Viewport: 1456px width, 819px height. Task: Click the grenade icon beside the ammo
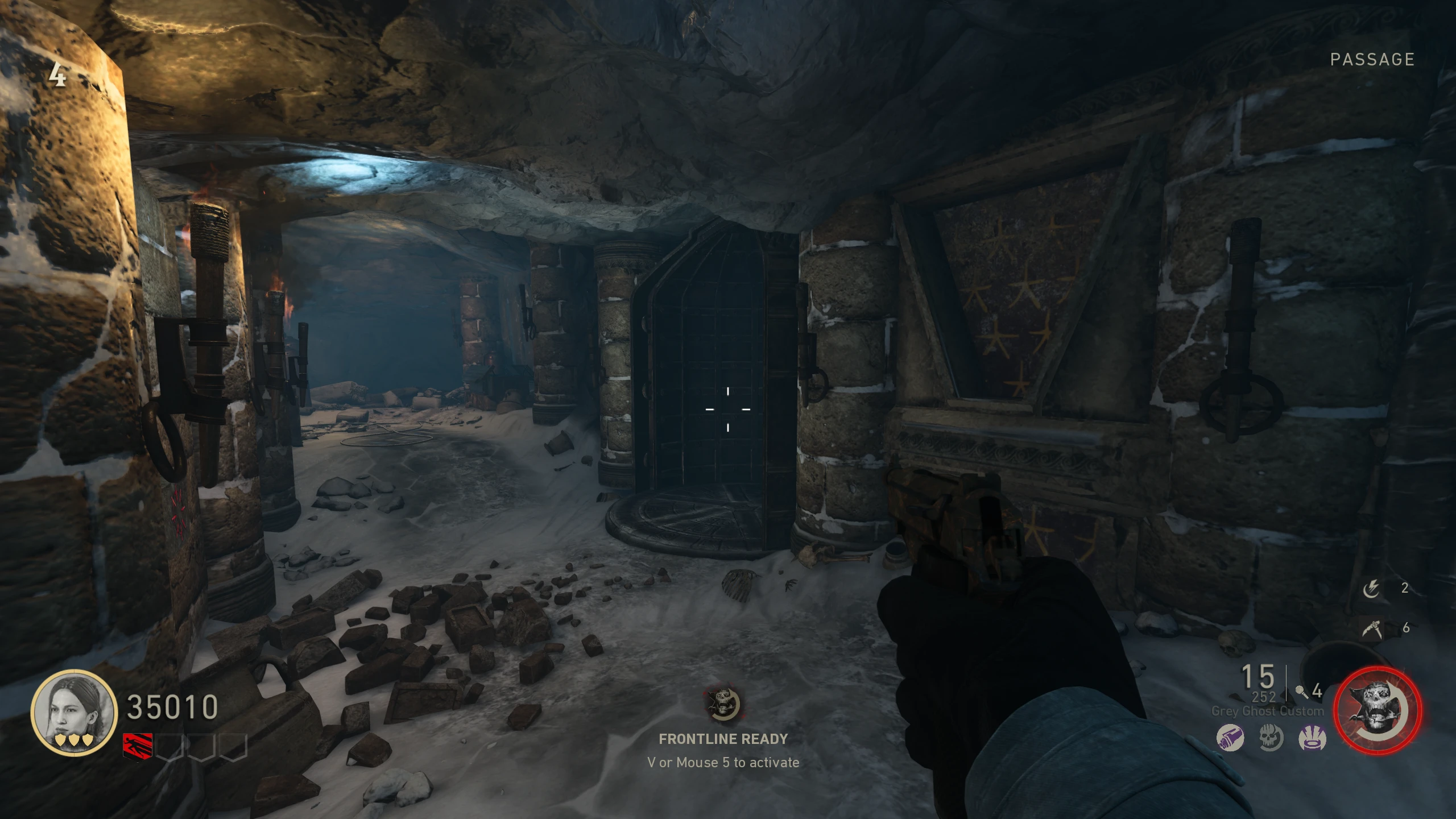click(1301, 692)
